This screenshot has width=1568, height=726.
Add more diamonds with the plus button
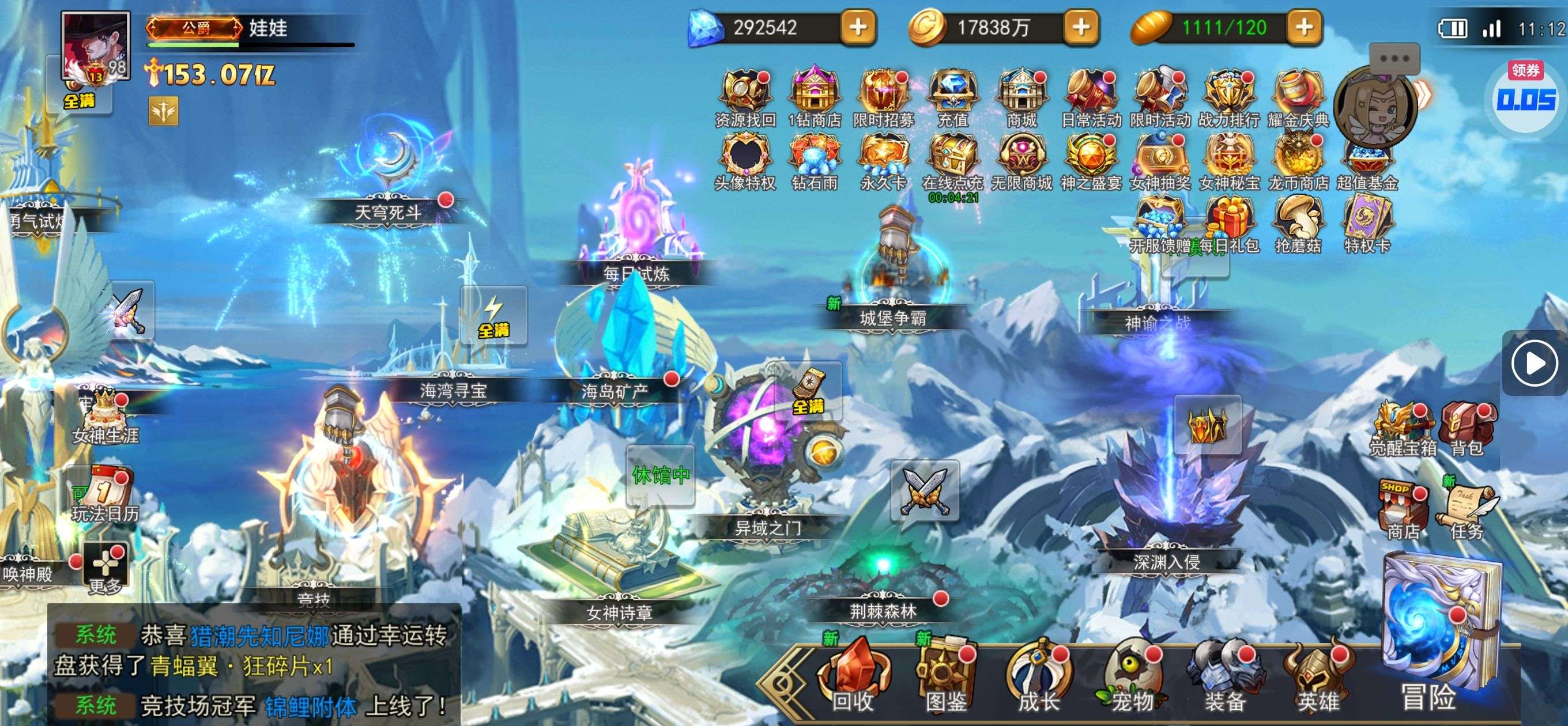point(858,28)
